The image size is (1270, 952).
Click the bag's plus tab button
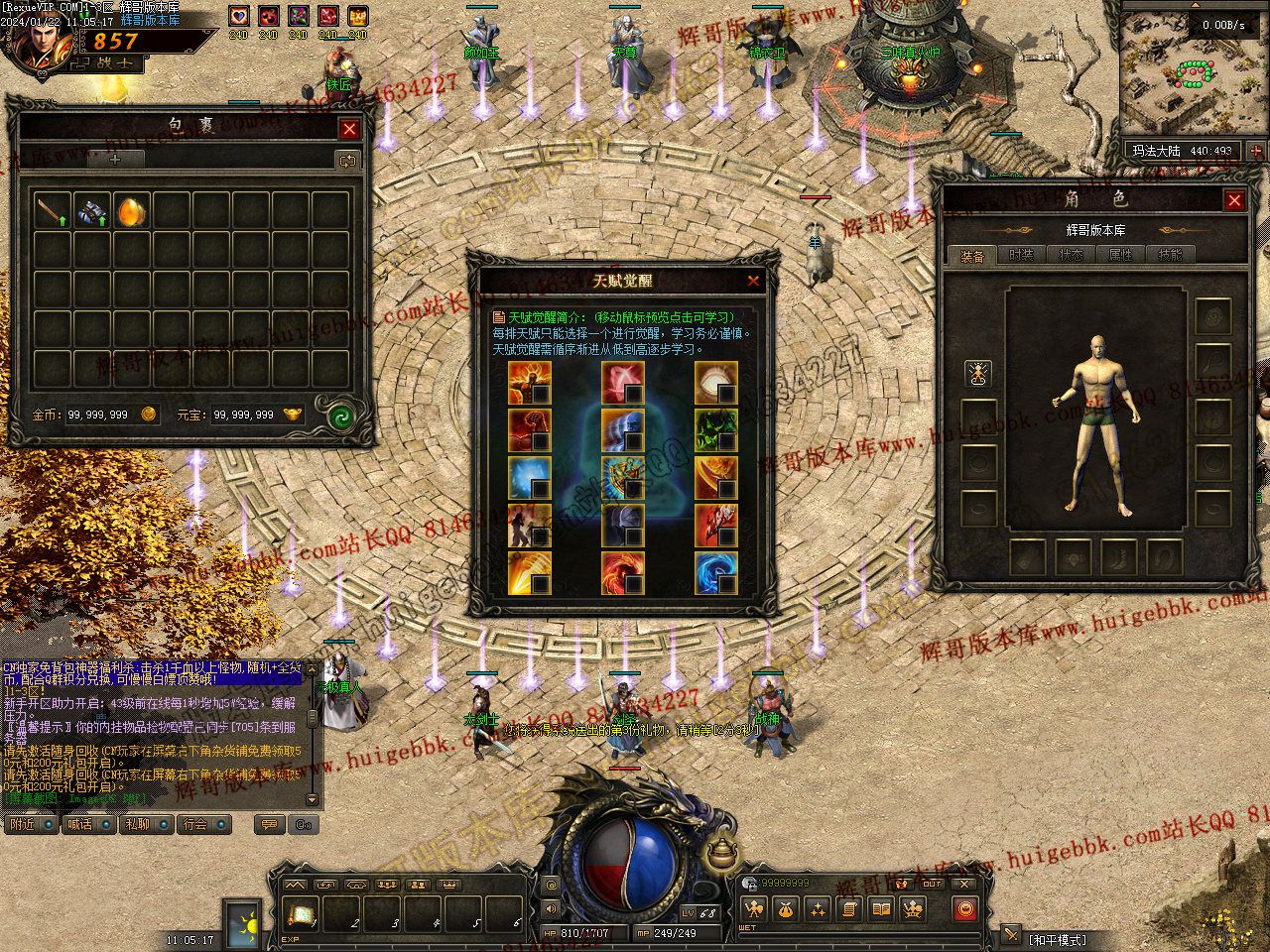coord(115,159)
